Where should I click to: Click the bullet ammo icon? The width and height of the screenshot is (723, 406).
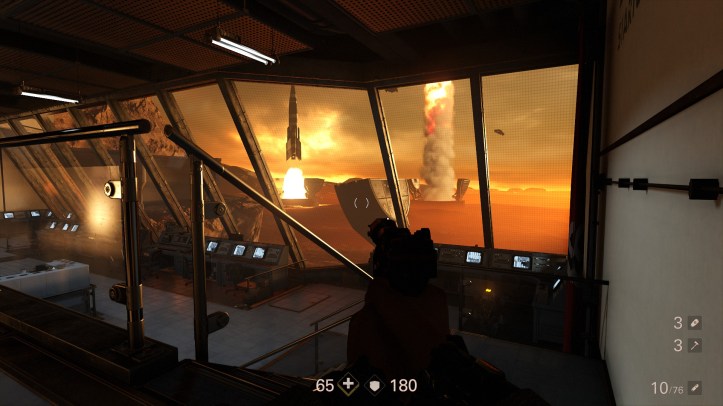point(695,387)
